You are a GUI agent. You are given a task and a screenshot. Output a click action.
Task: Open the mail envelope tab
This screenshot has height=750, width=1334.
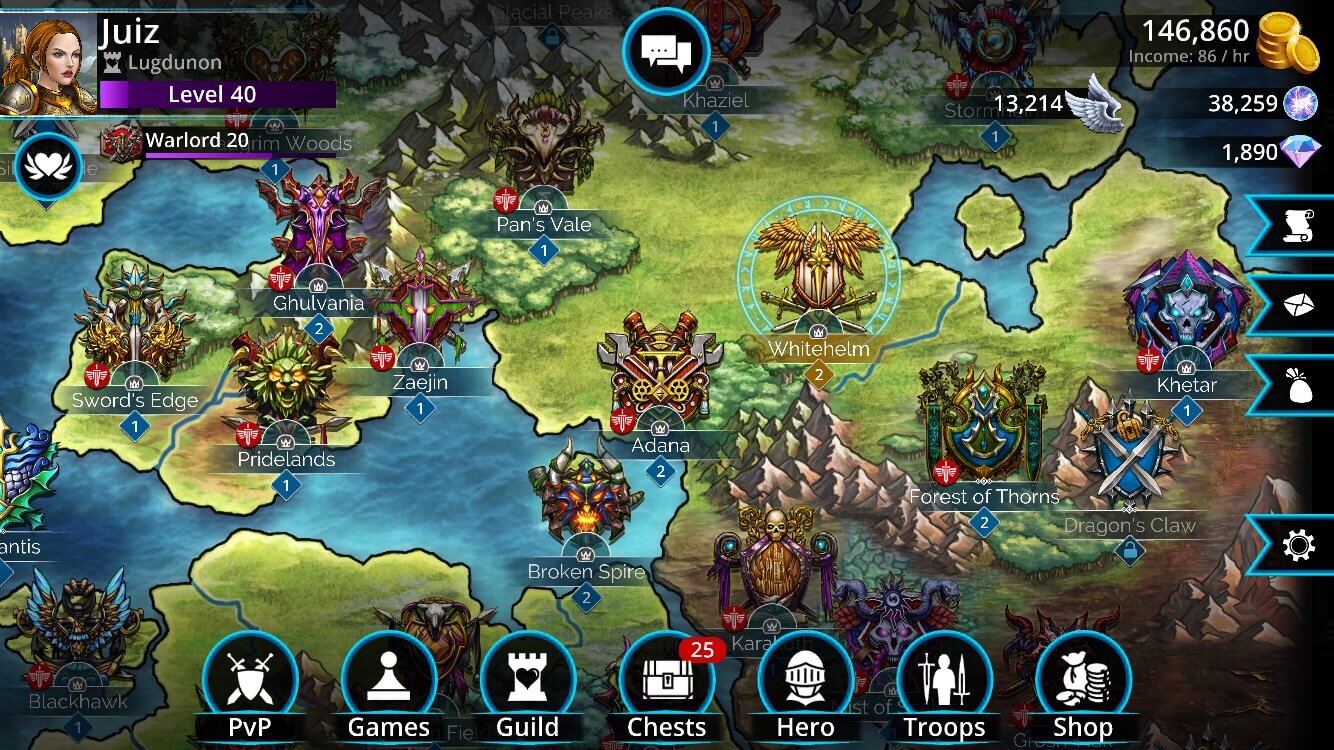pos(1297,306)
